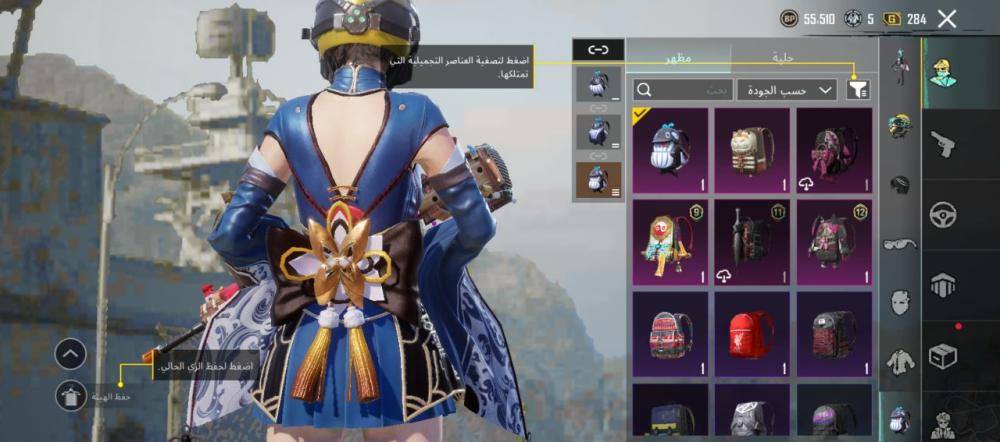Select the equipped whale backpack skin
The height and width of the screenshot is (442, 1000).
tap(670, 151)
